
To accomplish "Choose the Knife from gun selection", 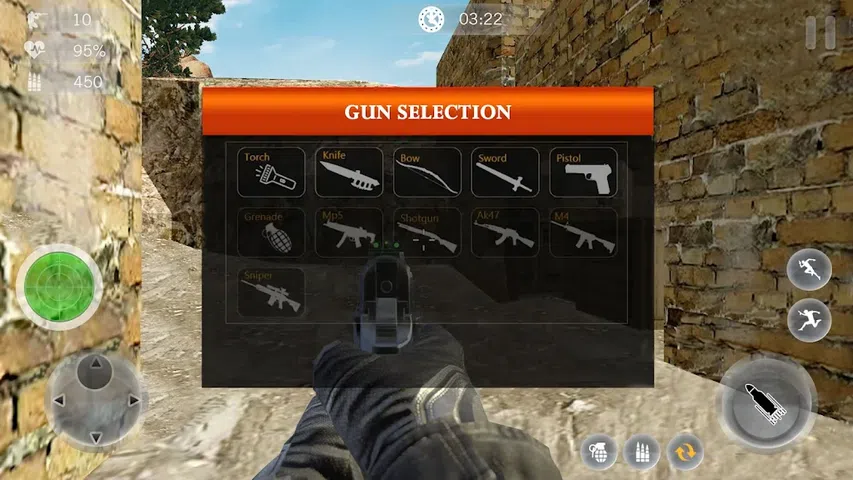I will [349, 172].
